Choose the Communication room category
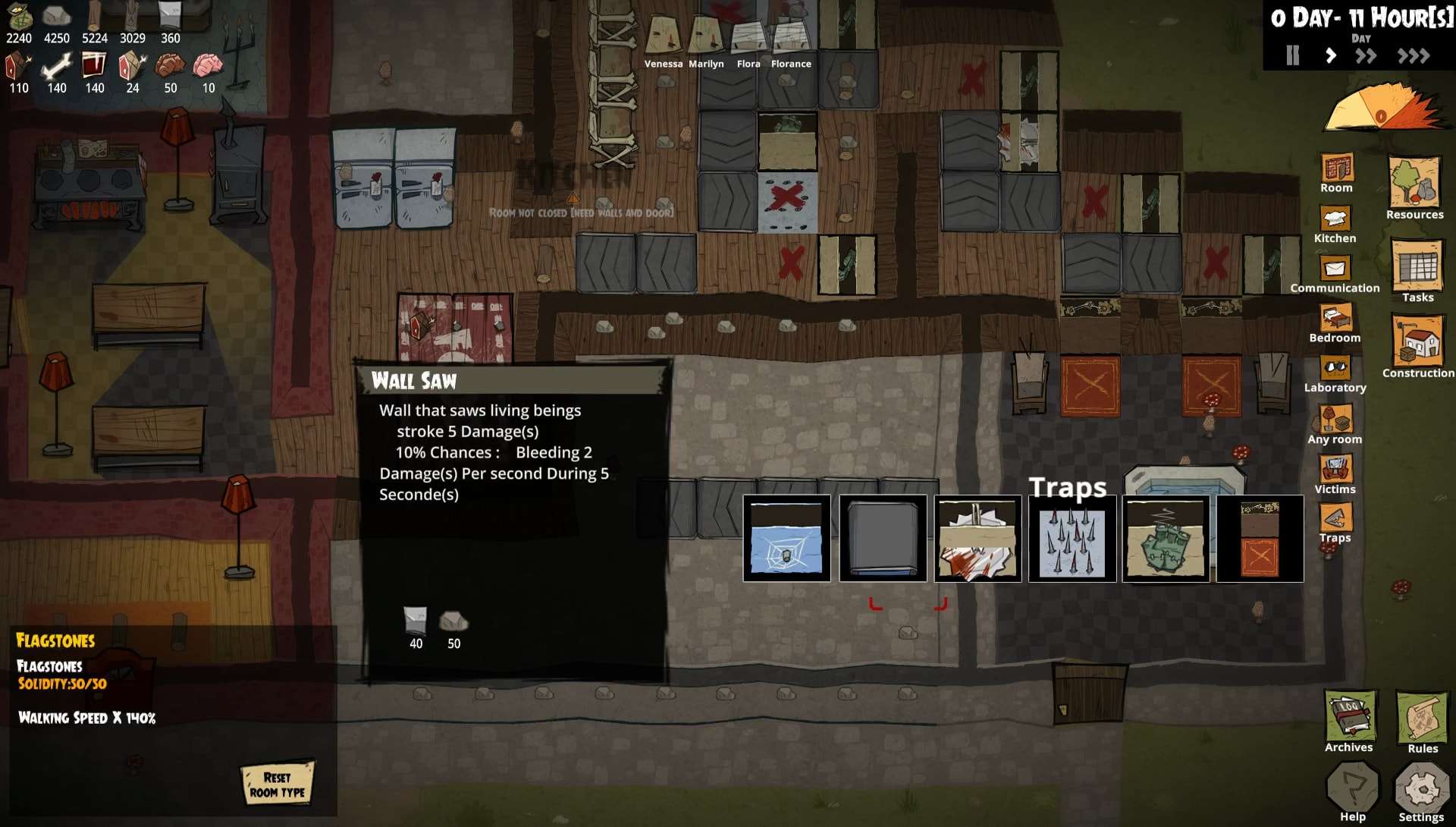Viewport: 1456px width, 827px height. 1335,274
